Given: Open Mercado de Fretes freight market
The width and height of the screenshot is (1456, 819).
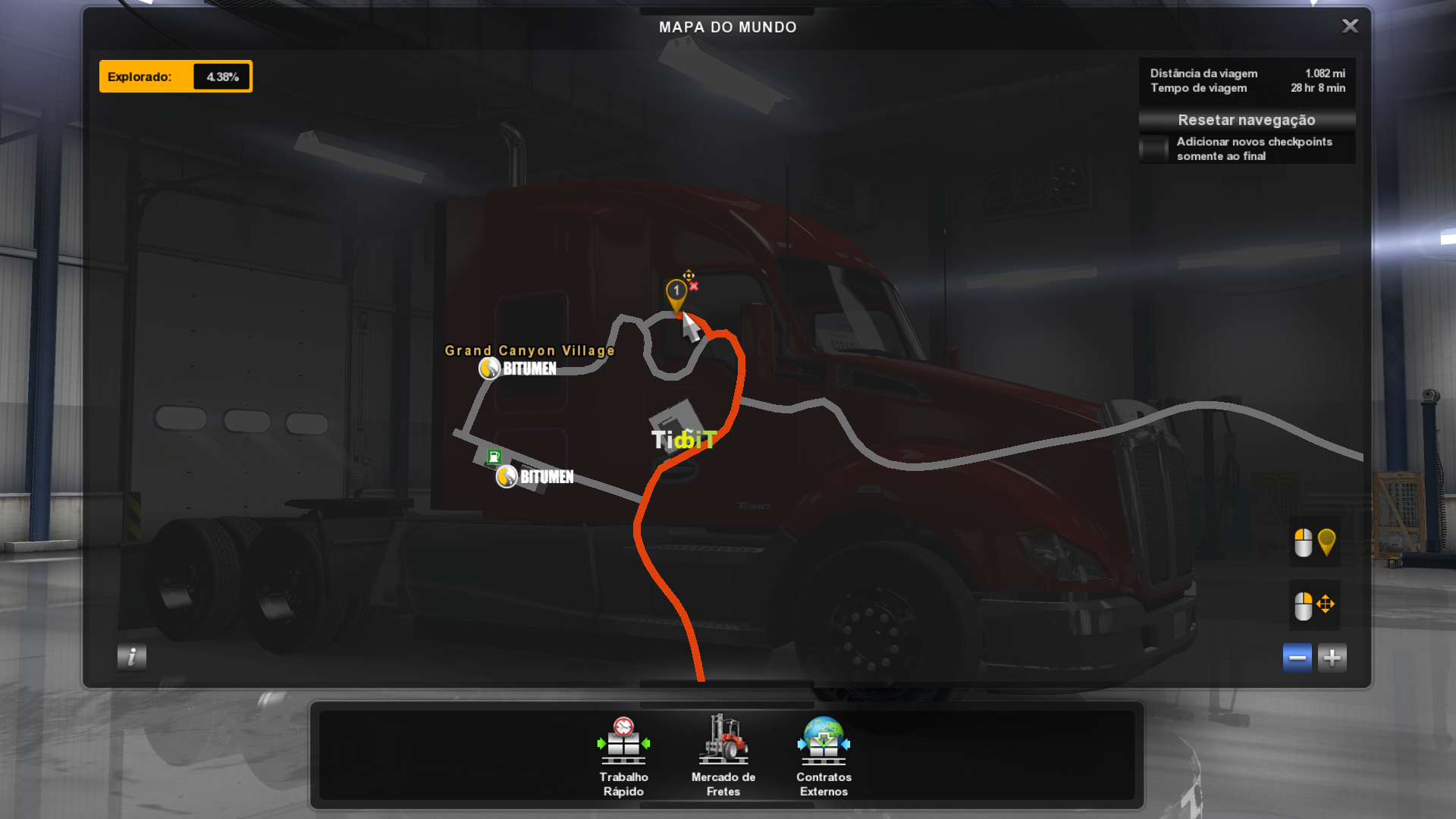Looking at the screenshot, I should click(723, 755).
